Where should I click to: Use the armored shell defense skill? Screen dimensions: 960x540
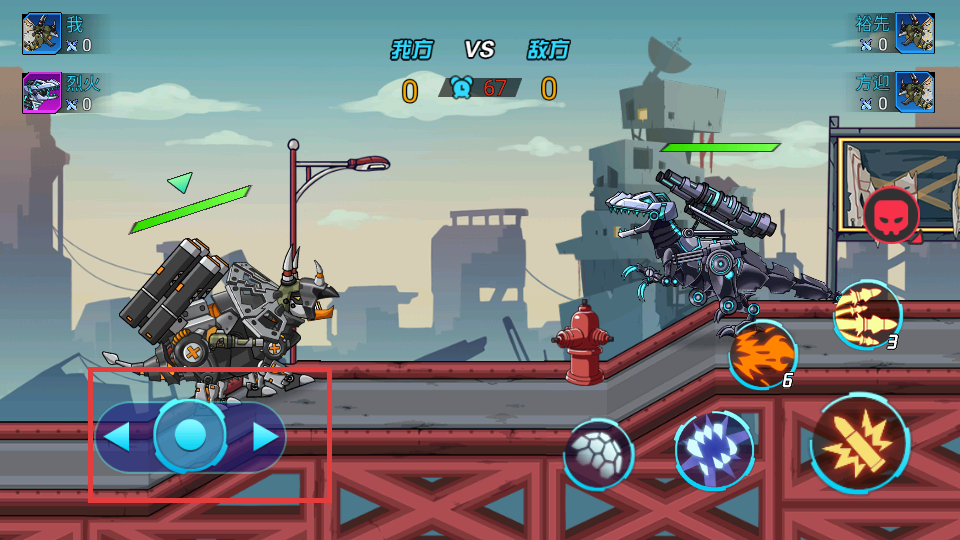tap(598, 454)
